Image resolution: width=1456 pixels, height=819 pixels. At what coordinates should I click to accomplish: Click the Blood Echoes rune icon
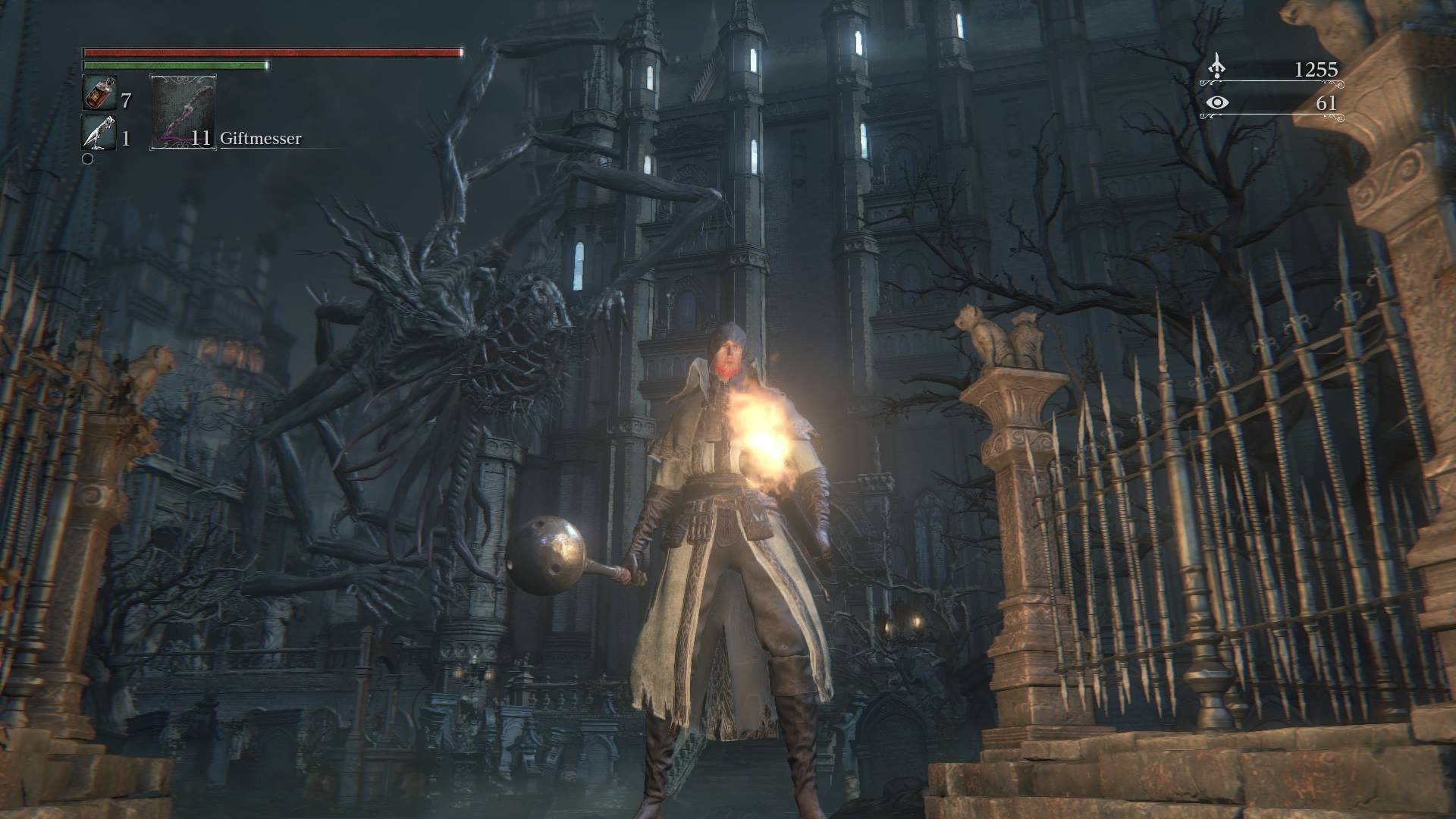pyautogui.click(x=1216, y=69)
